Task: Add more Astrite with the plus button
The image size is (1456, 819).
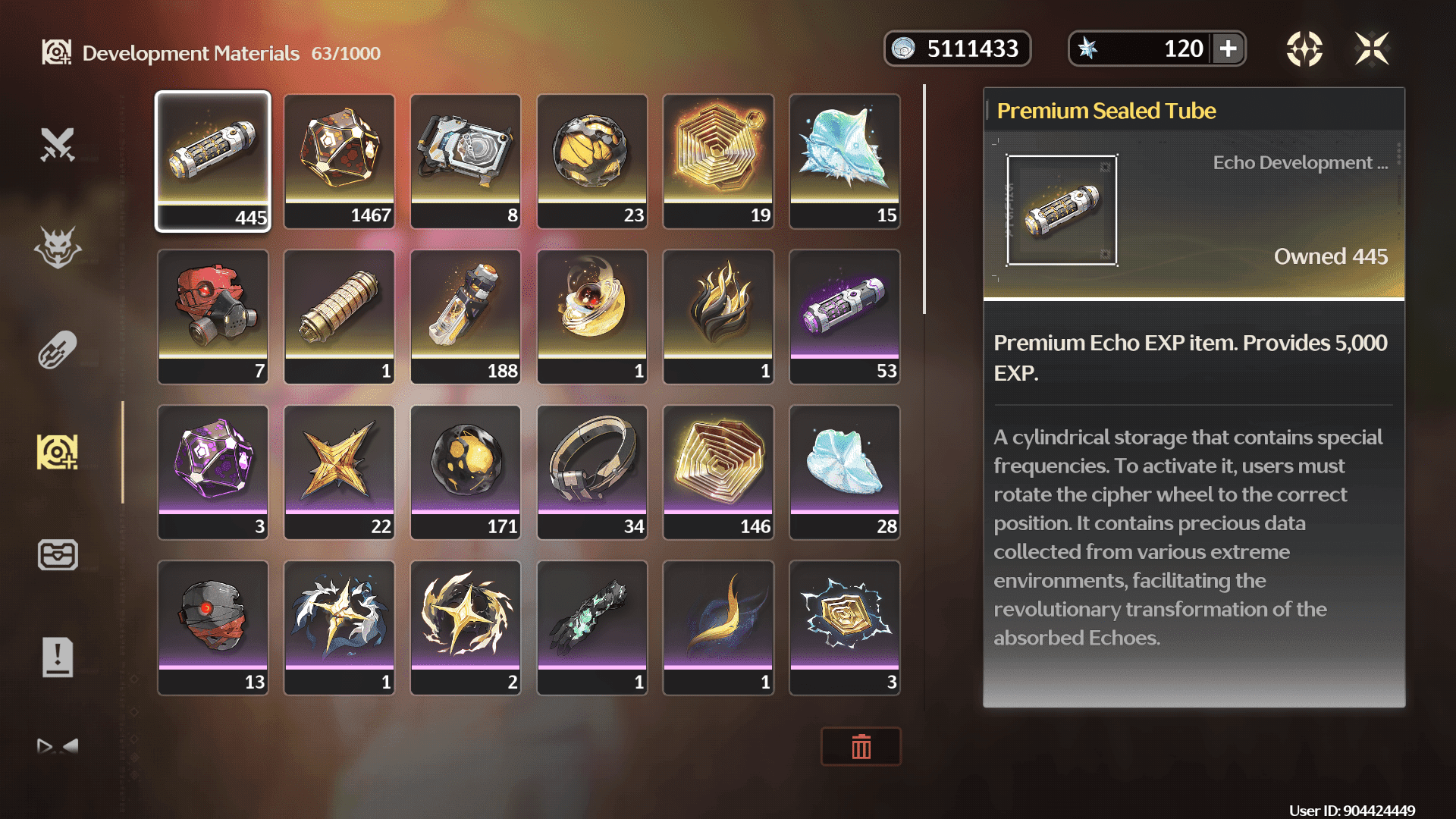Action: tap(1228, 49)
